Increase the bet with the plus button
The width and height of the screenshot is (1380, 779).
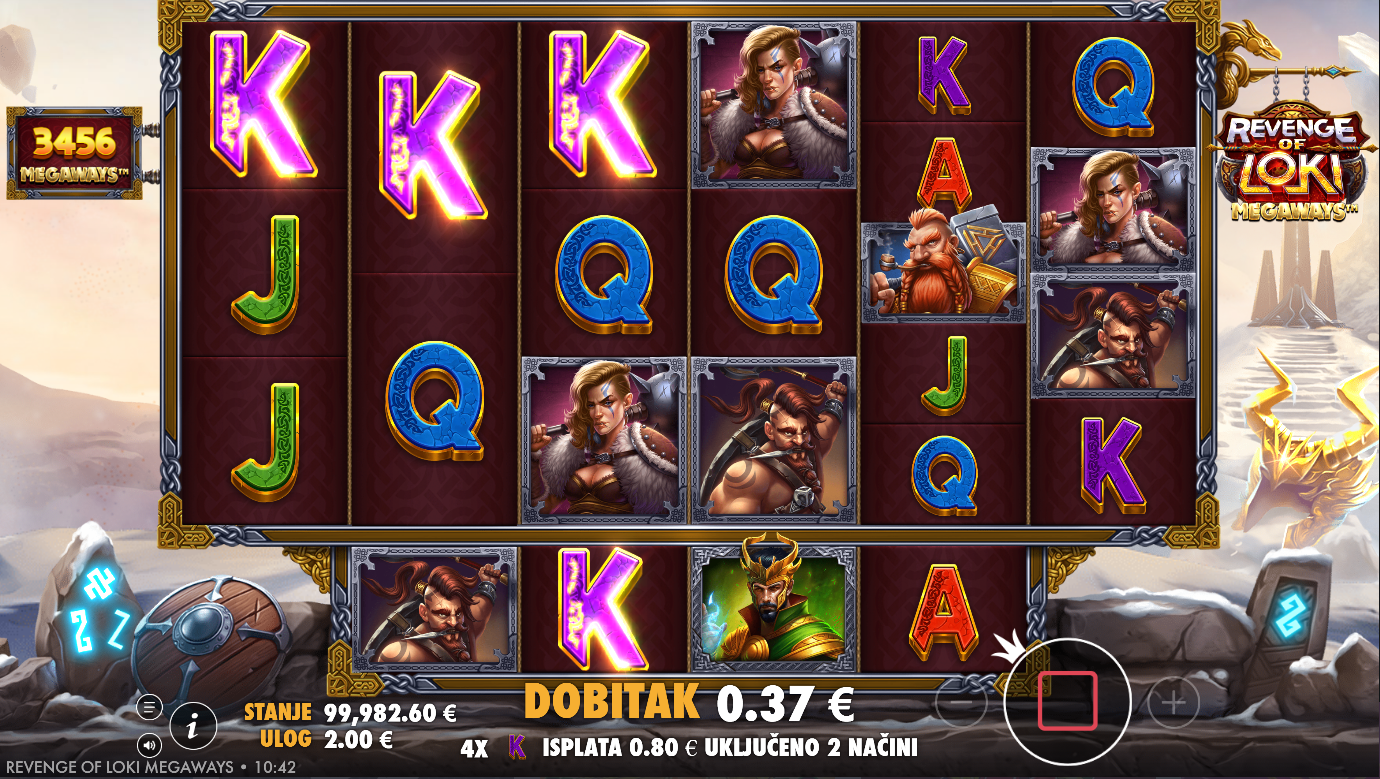1173,704
